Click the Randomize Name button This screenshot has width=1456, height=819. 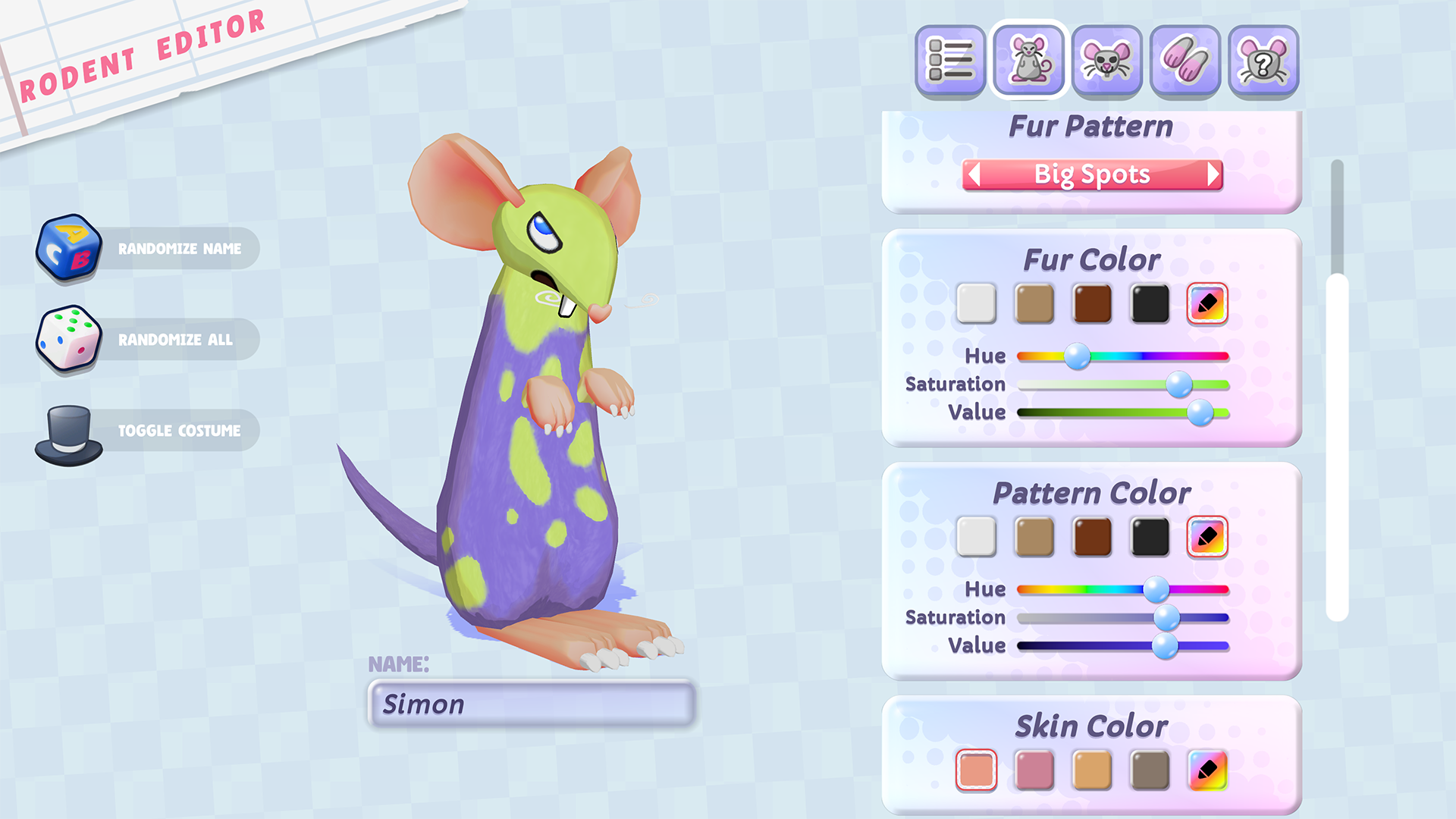tap(148, 249)
